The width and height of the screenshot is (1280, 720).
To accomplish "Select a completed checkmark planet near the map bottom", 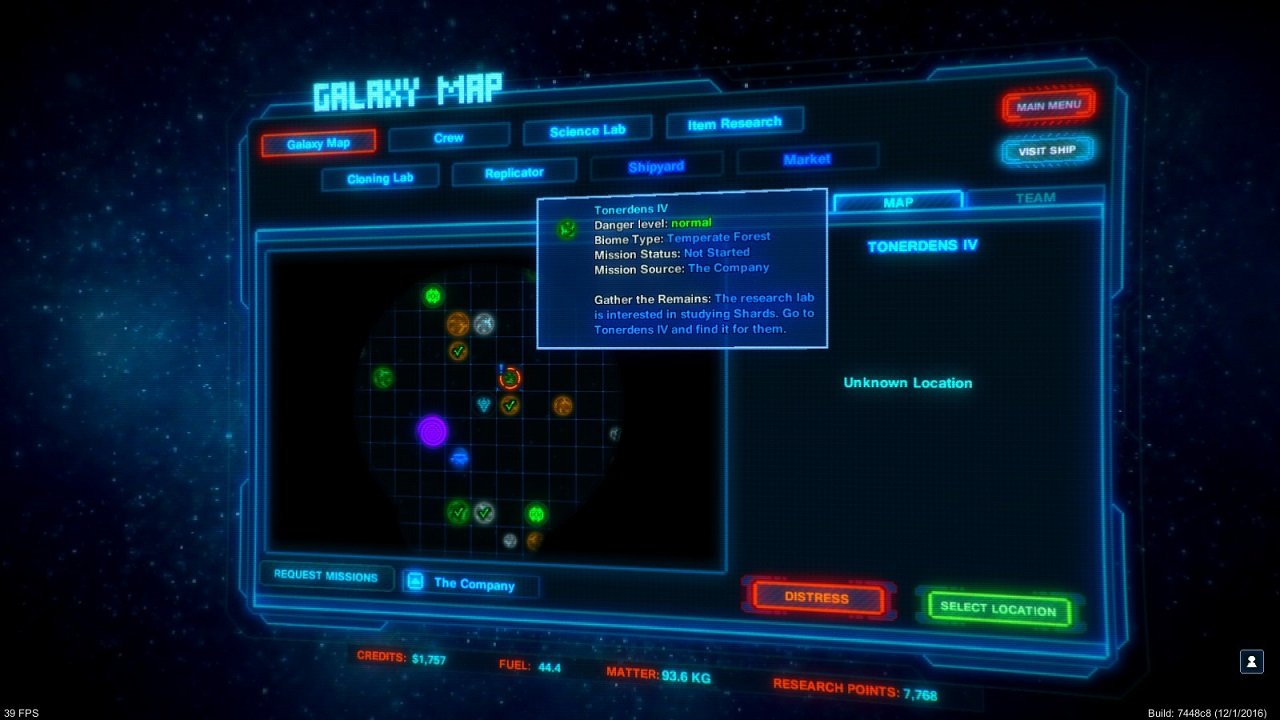I will [458, 513].
